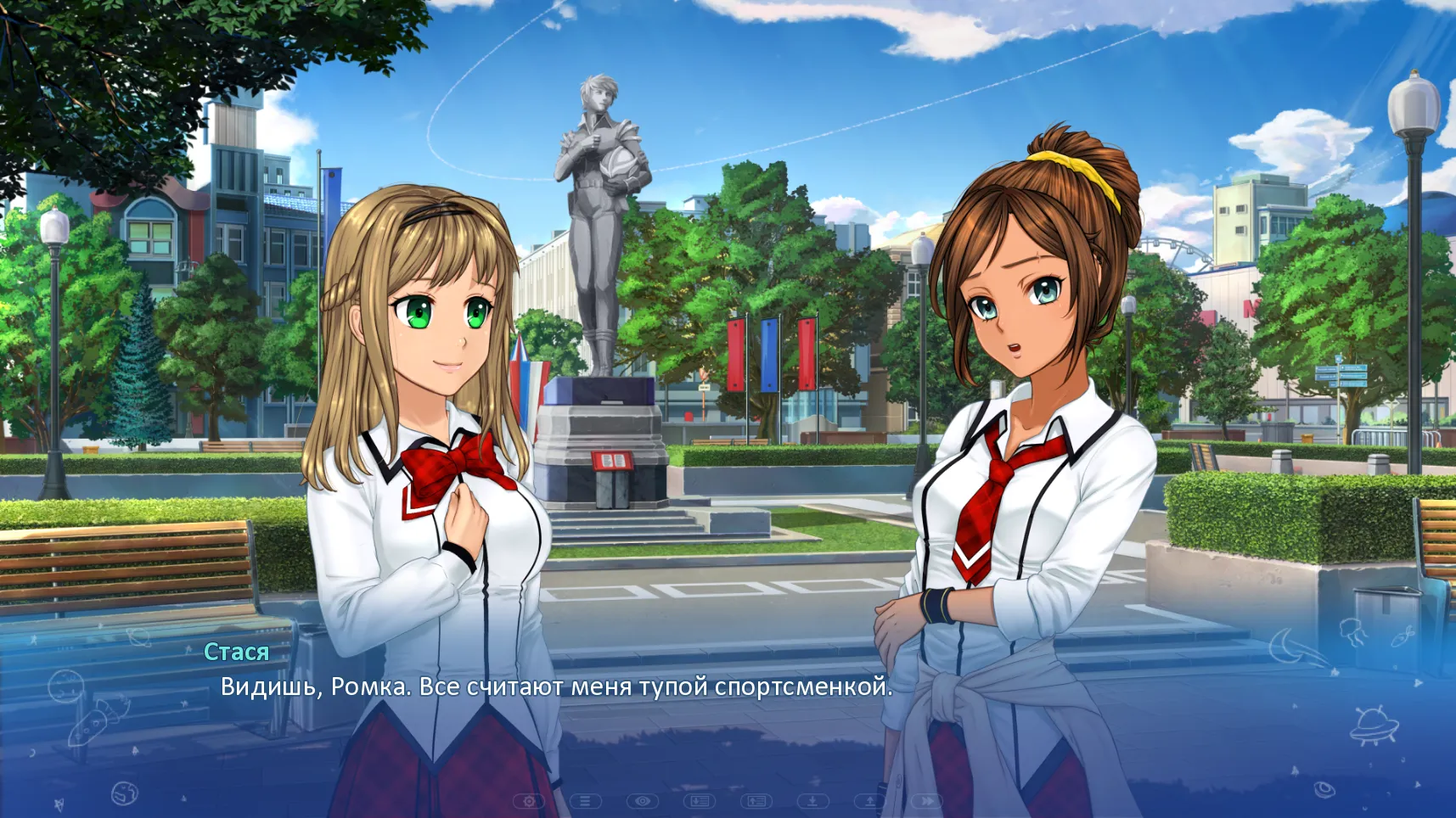
Task: Click the quick save button with down arrow and lines
Action: [x=700, y=800]
